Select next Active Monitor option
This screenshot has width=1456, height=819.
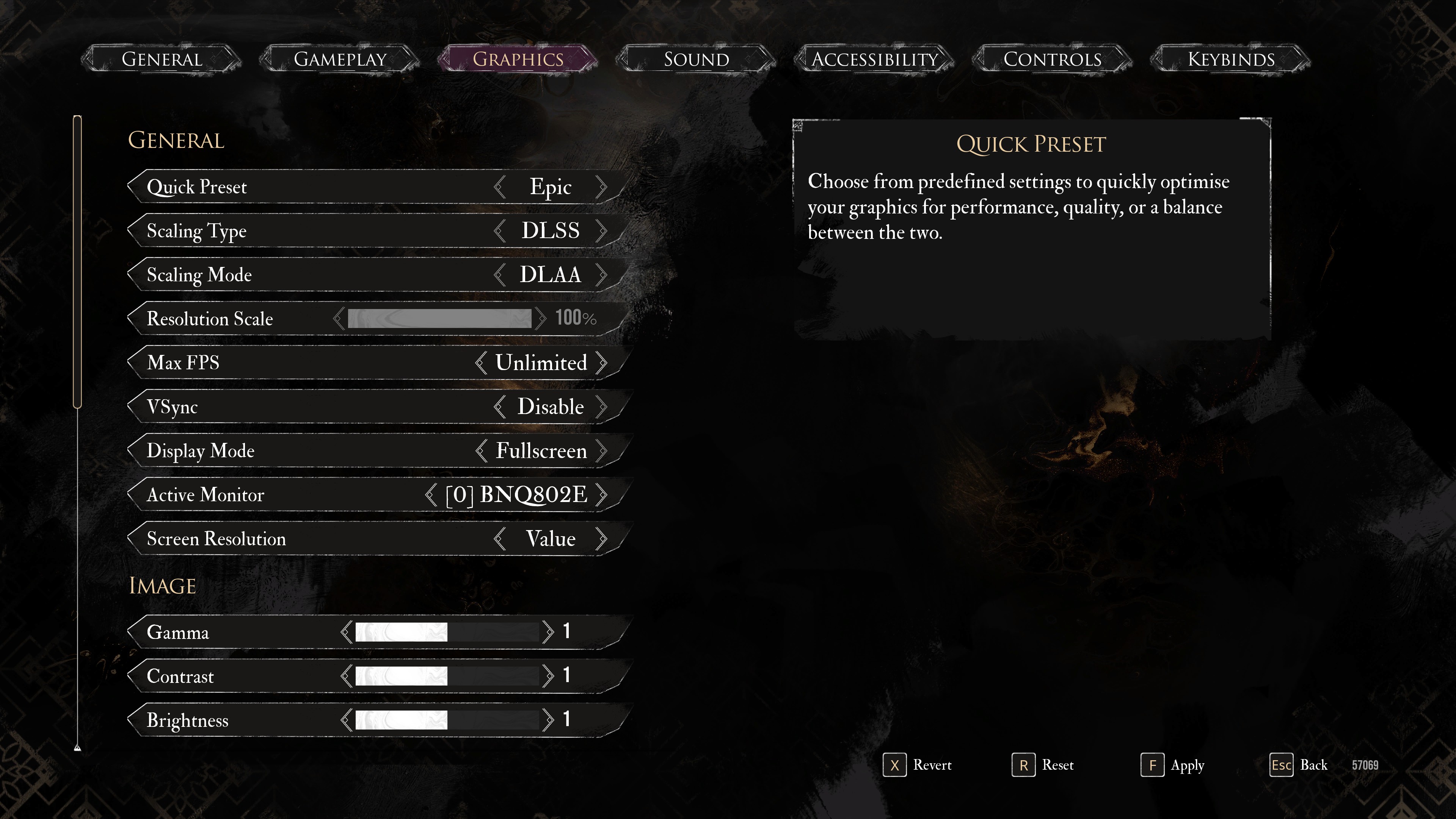tap(601, 495)
